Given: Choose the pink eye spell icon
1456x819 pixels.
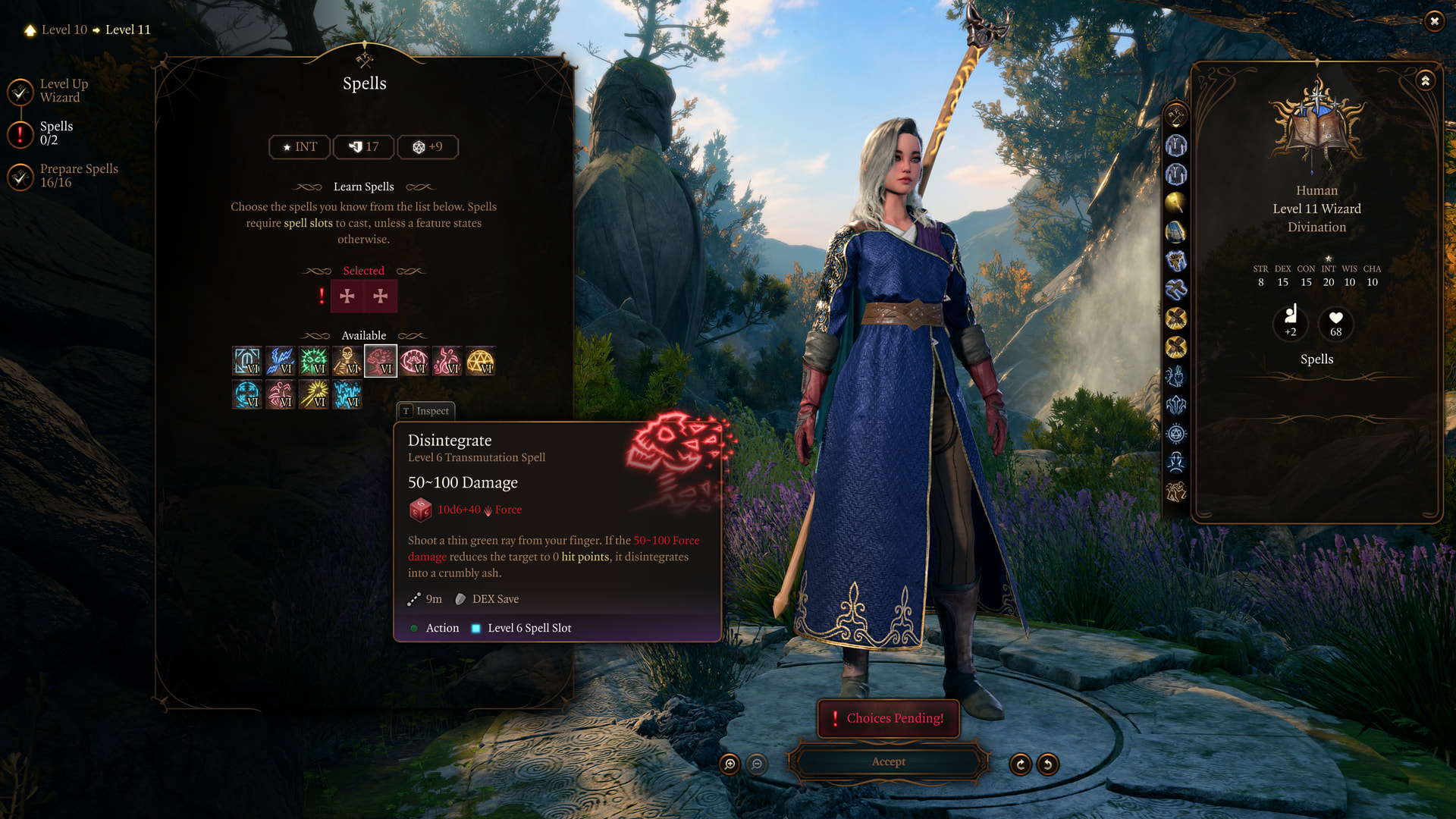Looking at the screenshot, I should tap(414, 361).
